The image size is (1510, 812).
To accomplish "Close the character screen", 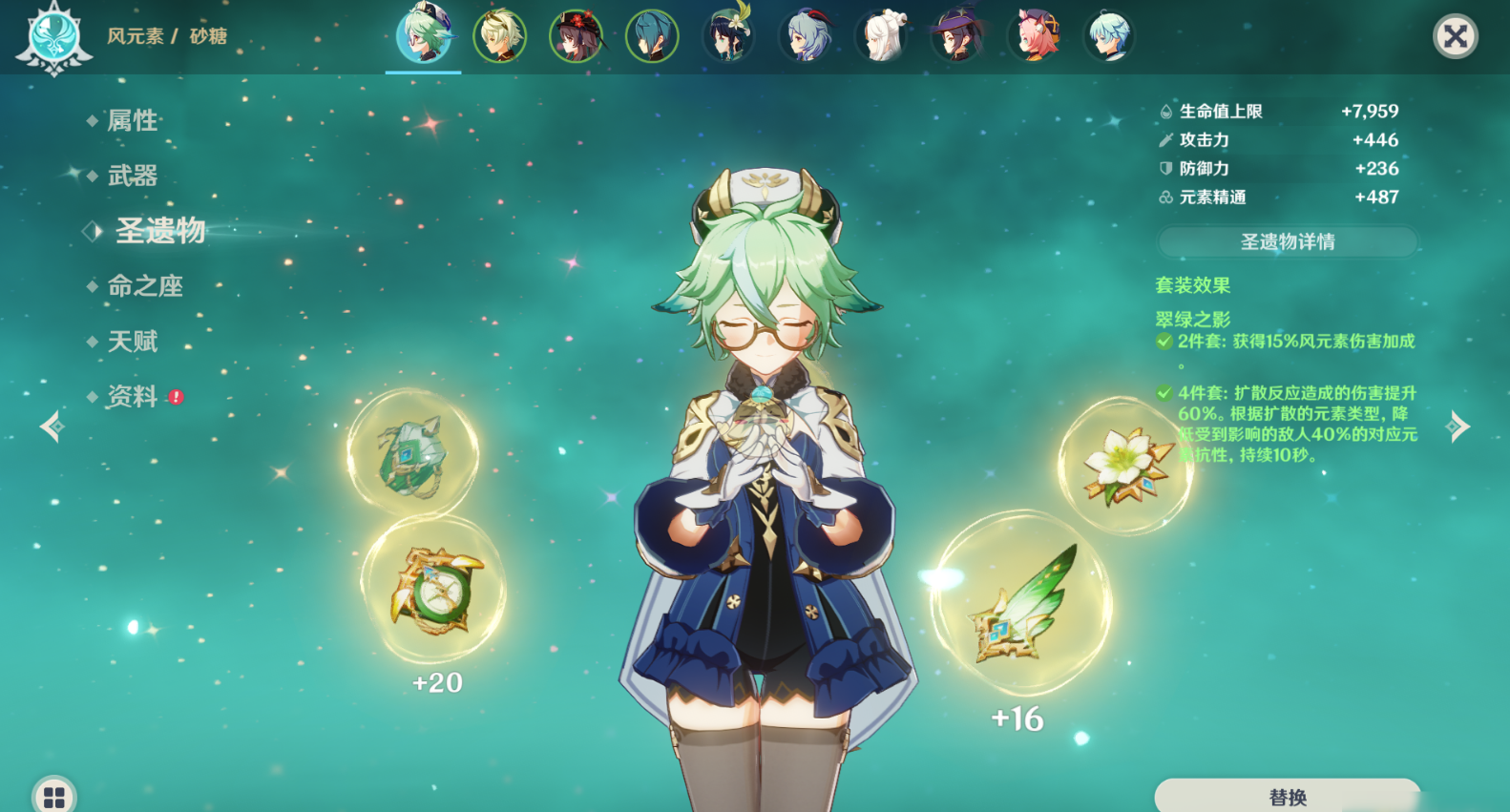I will tap(1455, 37).
